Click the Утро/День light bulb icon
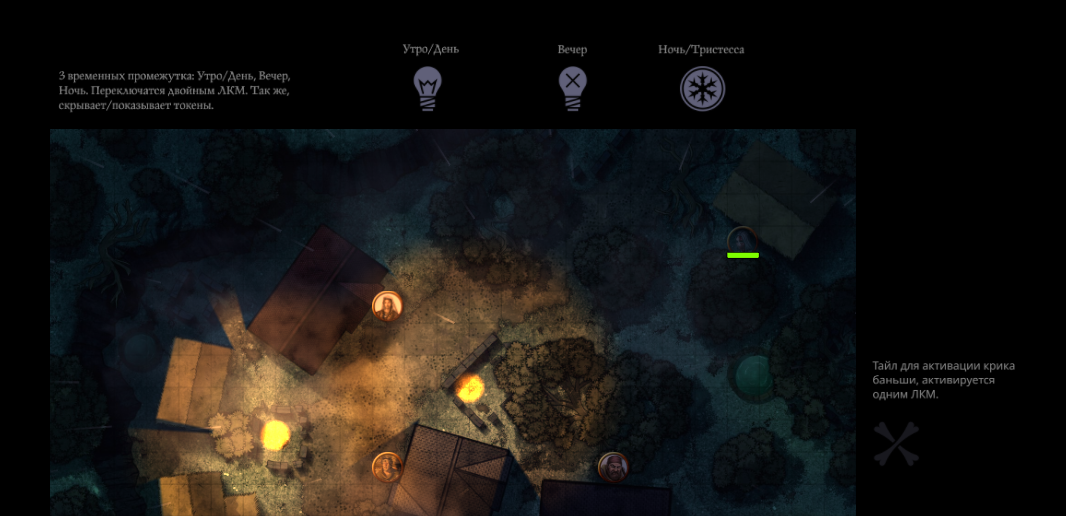1066x516 pixels. [x=428, y=88]
